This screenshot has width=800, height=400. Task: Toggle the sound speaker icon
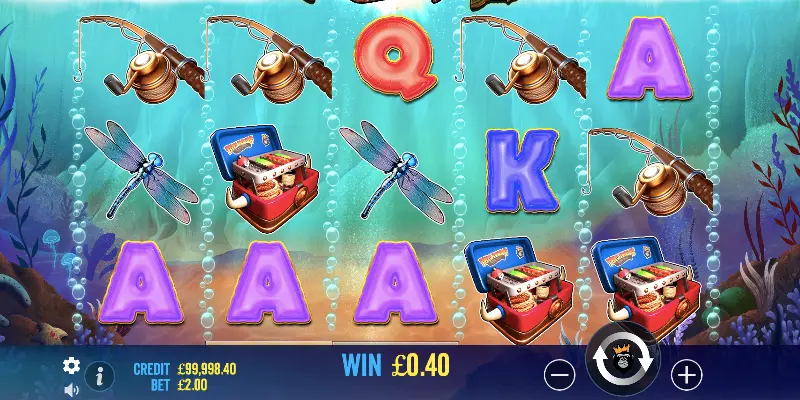pos(71,389)
